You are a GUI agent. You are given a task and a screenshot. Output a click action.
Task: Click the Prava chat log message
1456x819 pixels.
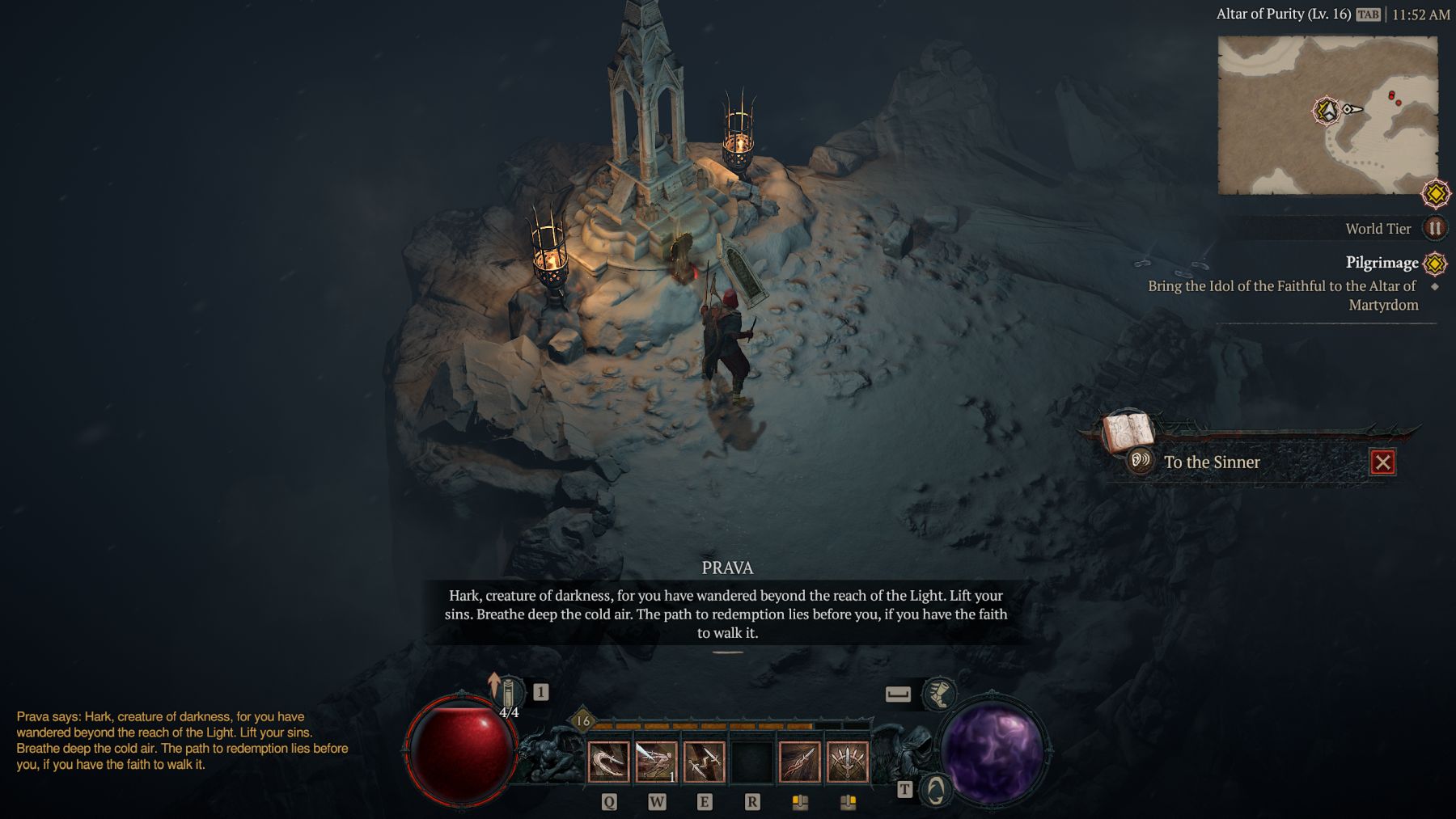(183, 741)
